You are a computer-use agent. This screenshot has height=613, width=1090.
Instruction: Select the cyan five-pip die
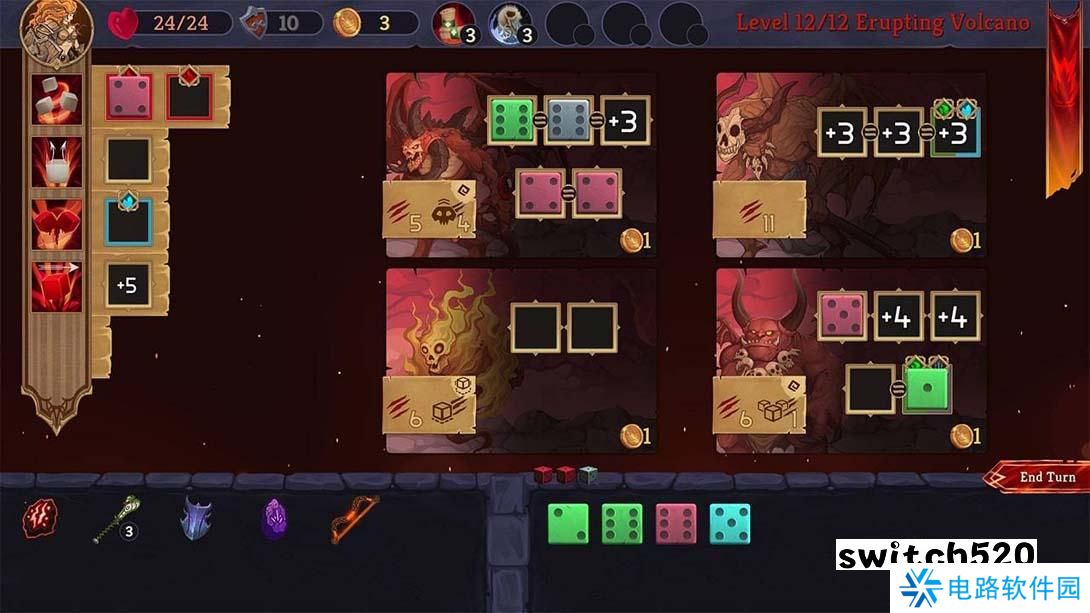730,524
